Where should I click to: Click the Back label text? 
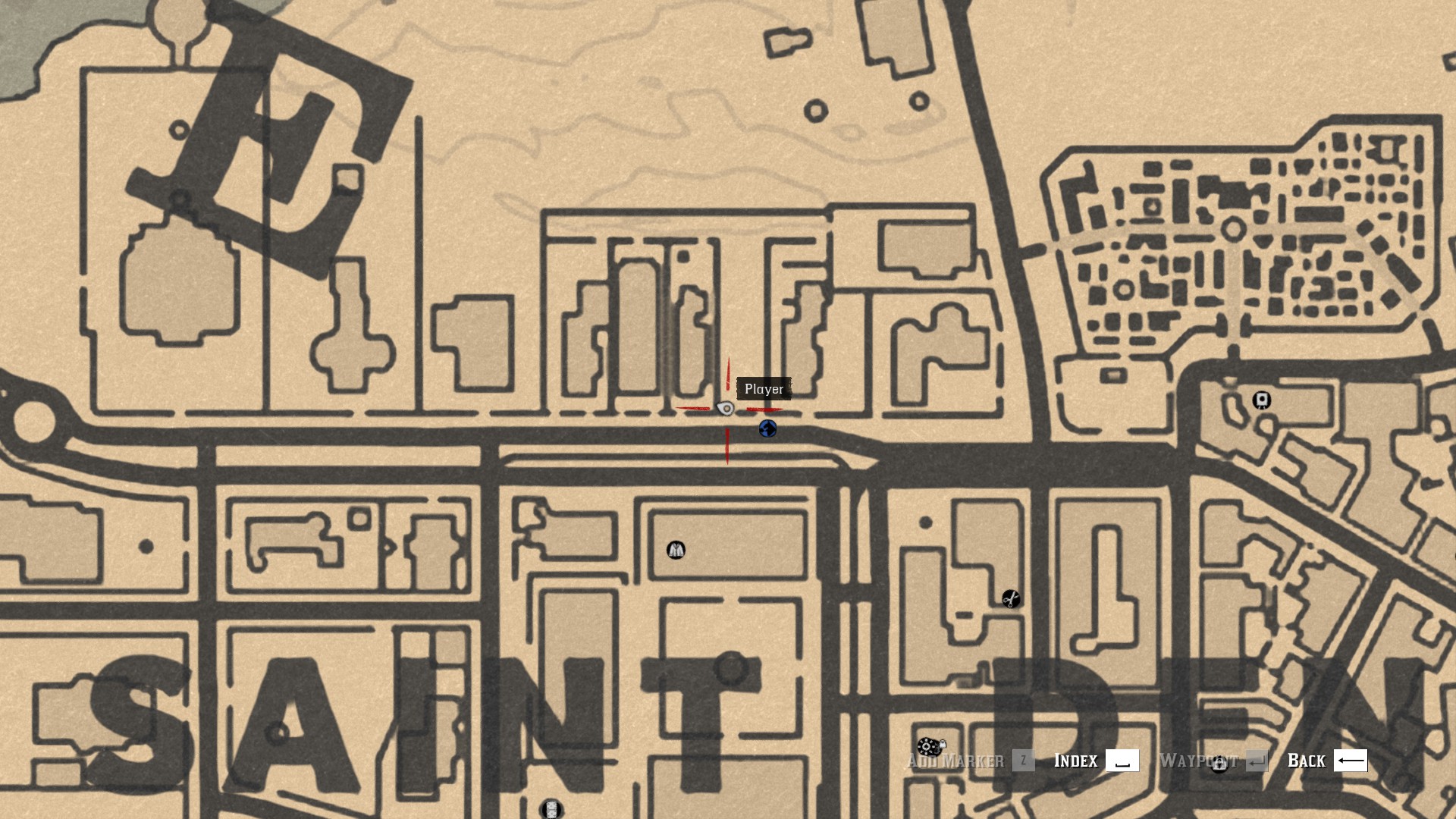(1306, 760)
